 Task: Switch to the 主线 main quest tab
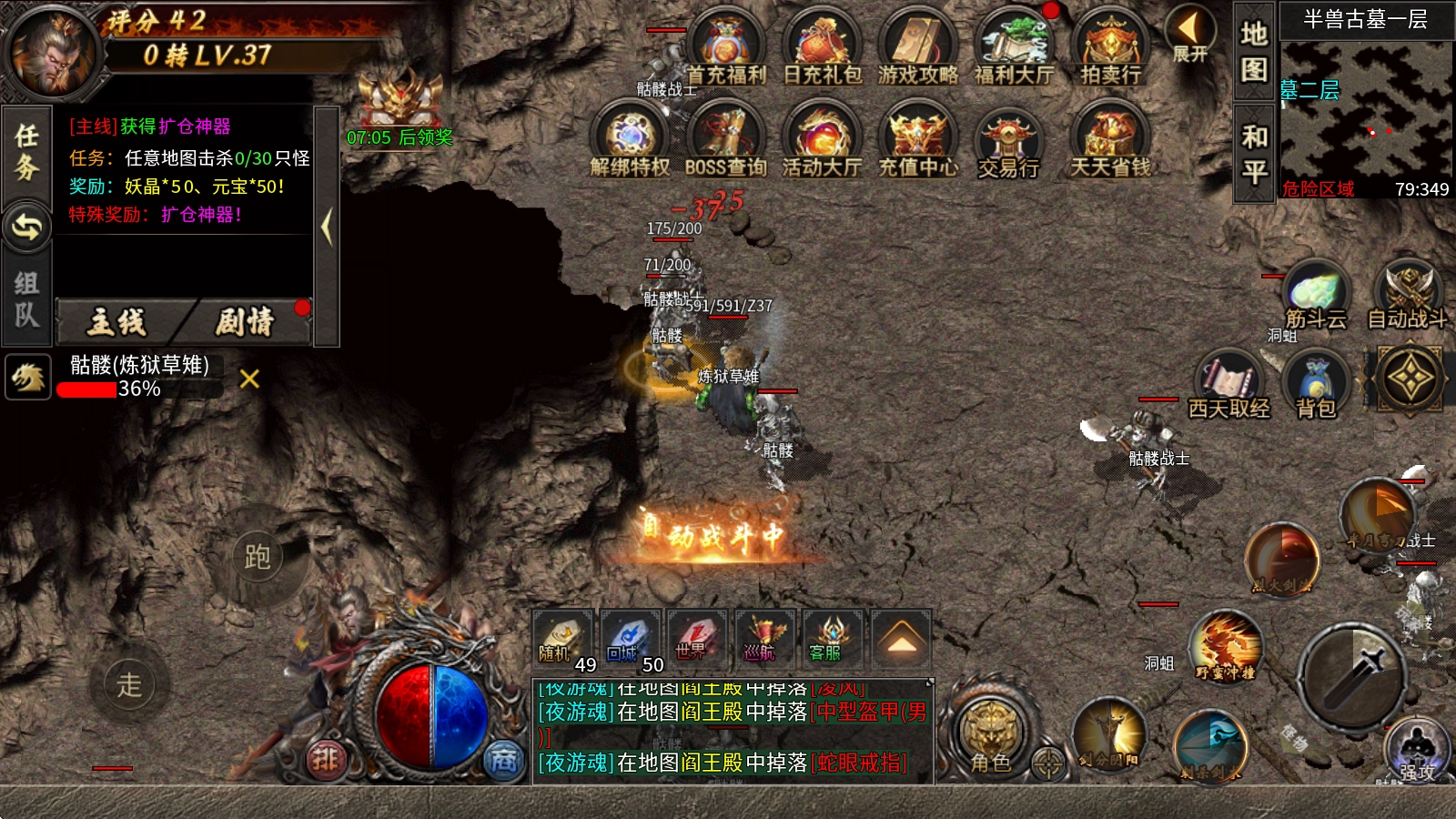[116, 322]
